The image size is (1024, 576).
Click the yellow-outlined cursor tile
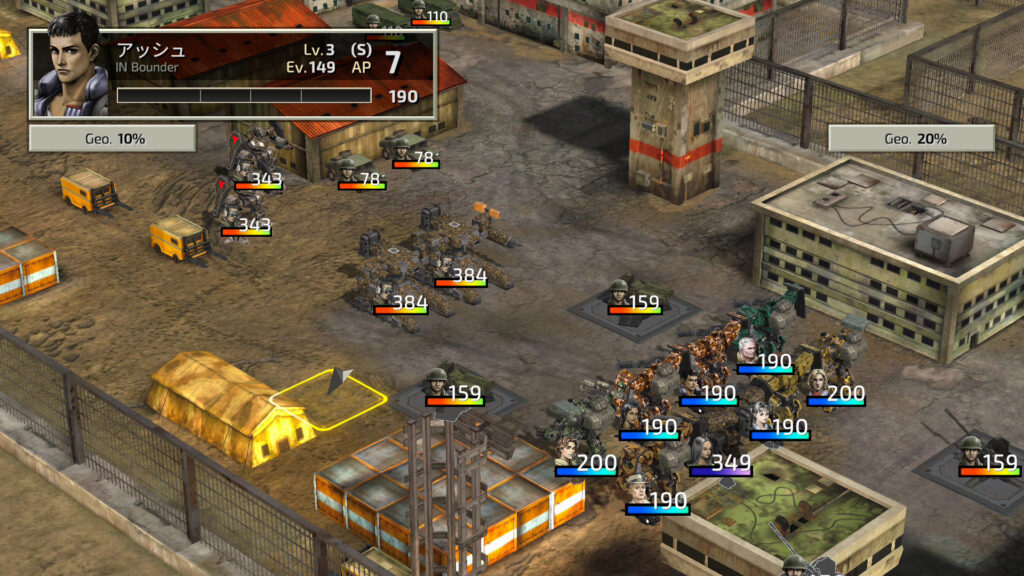[x=328, y=400]
